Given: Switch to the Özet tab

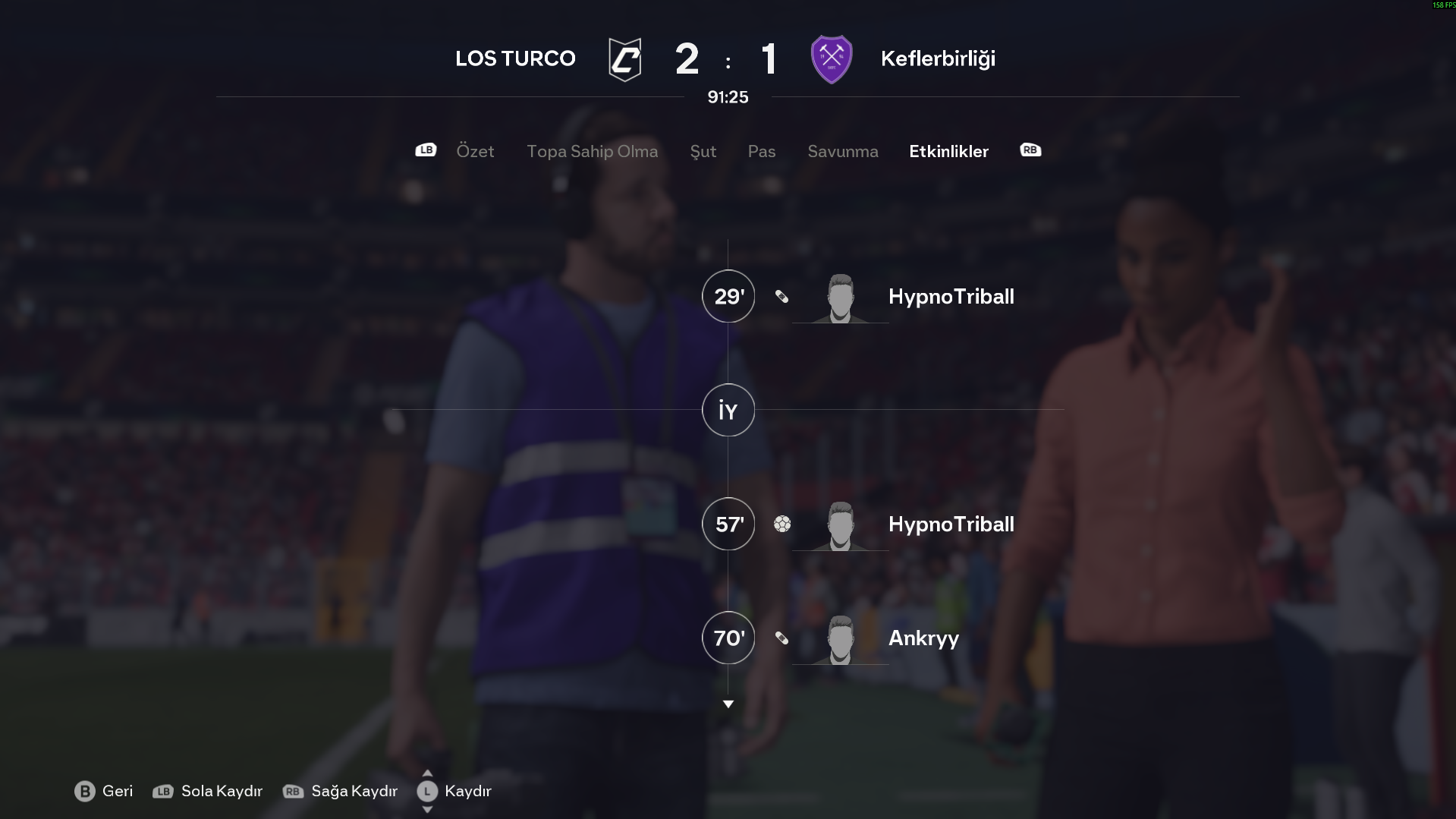Looking at the screenshot, I should [475, 151].
